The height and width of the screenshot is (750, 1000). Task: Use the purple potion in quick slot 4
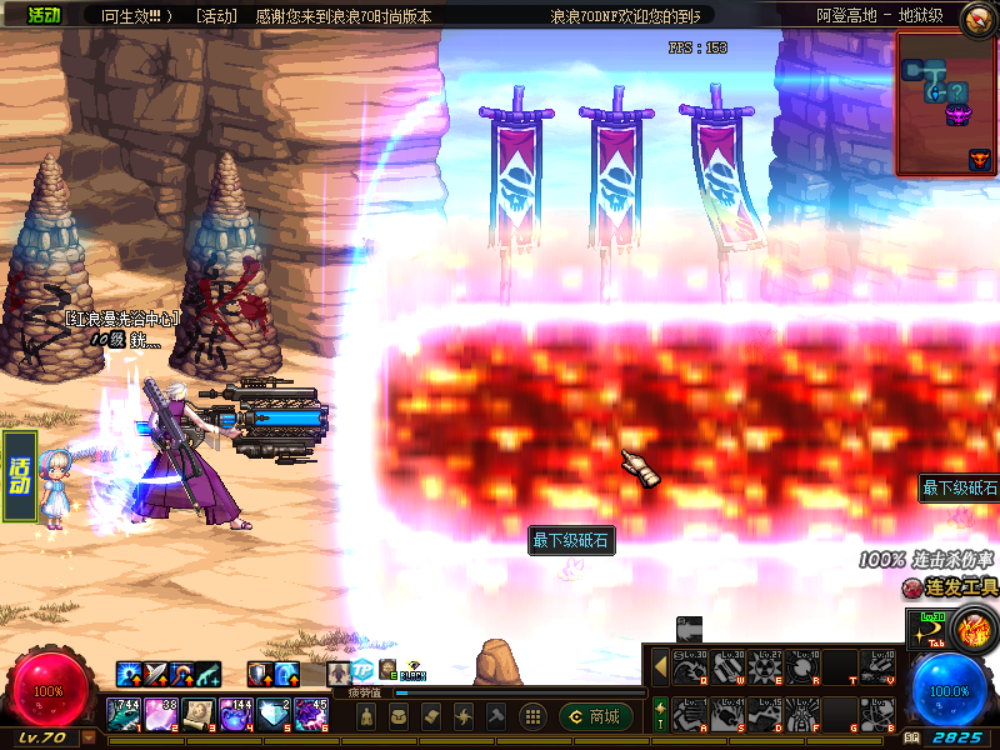pyautogui.click(x=235, y=714)
